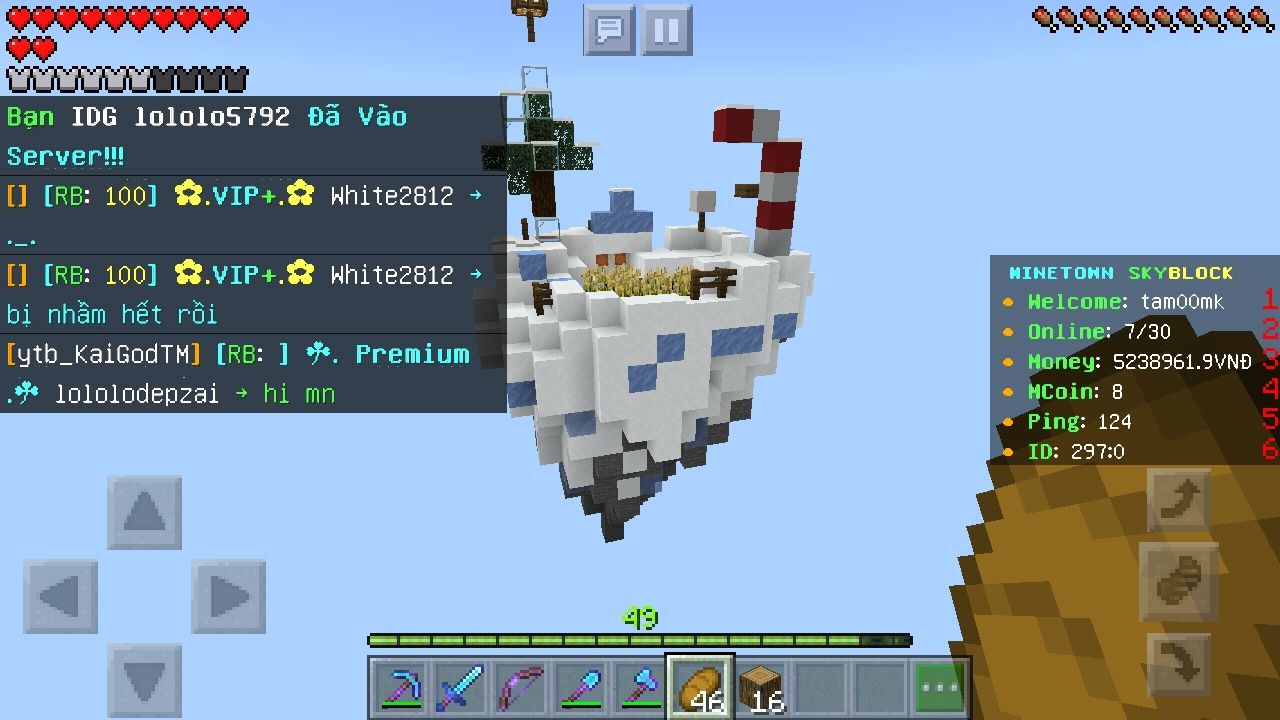
Task: Tap the D-pad left arrow
Action: pos(61,597)
